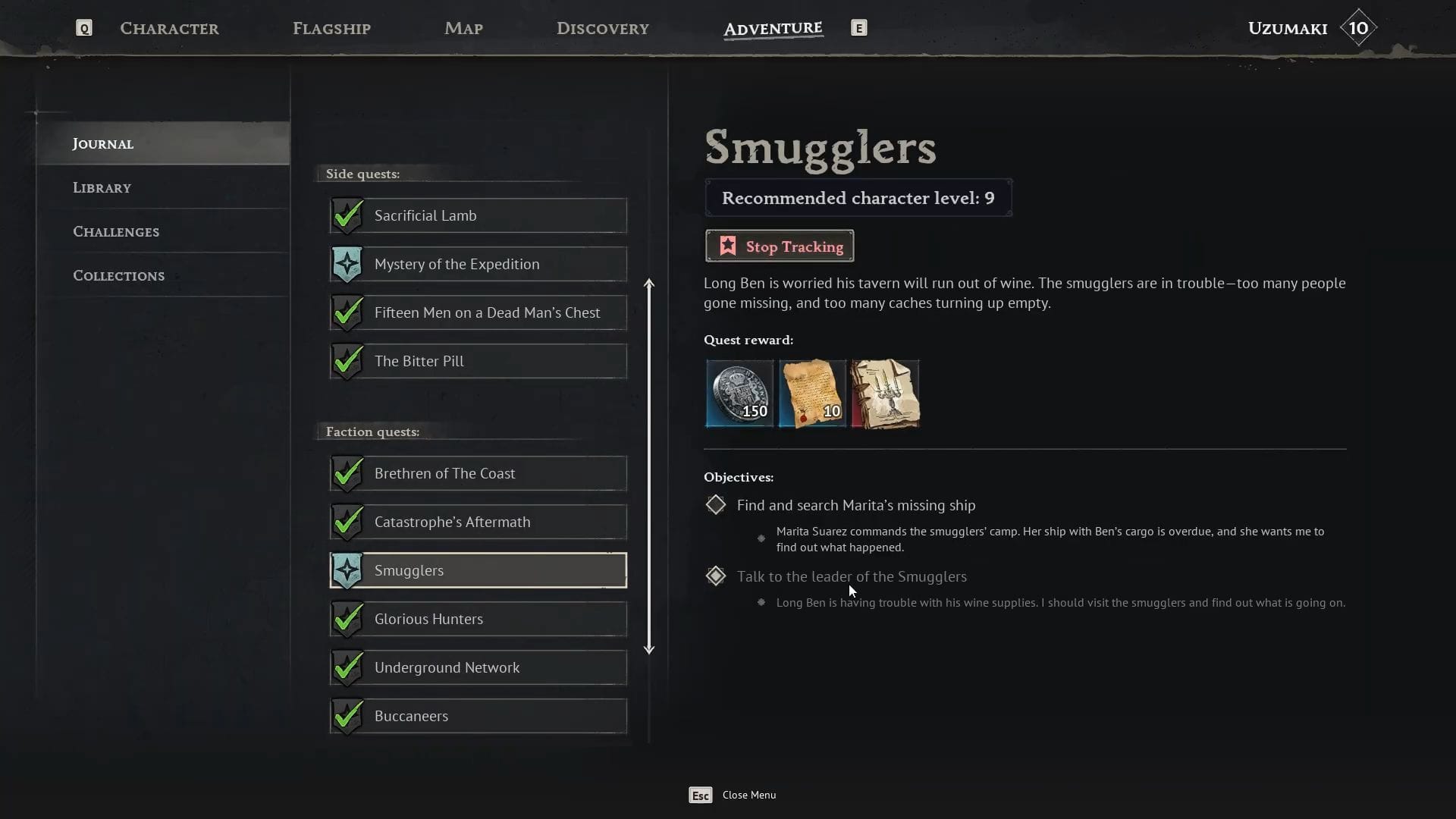Screen dimensions: 1456x819
Task: Click the Uzumaki level 10 badge
Action: (x=1357, y=27)
